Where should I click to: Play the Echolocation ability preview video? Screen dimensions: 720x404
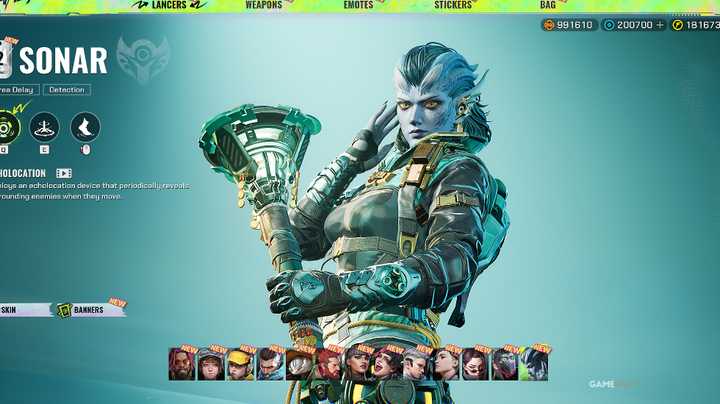coord(64,173)
